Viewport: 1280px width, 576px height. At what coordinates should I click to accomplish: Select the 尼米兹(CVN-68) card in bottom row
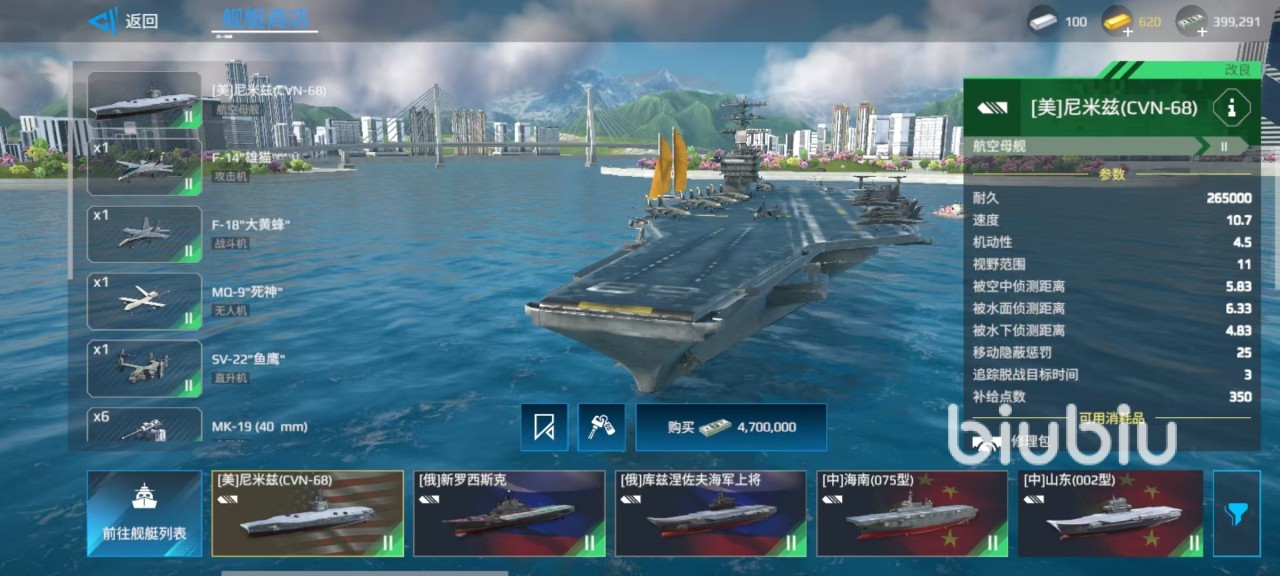308,513
